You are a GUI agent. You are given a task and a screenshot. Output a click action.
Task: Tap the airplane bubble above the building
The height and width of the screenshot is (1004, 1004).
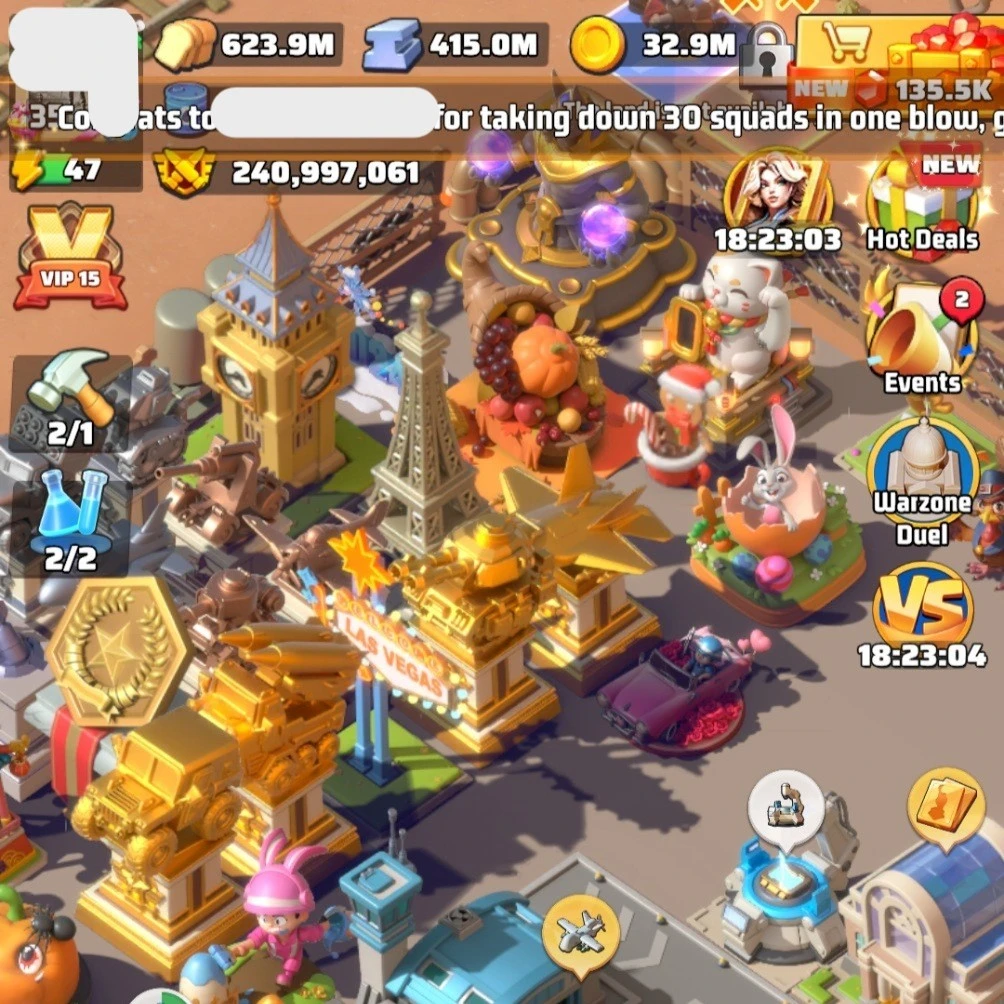[x=580, y=935]
